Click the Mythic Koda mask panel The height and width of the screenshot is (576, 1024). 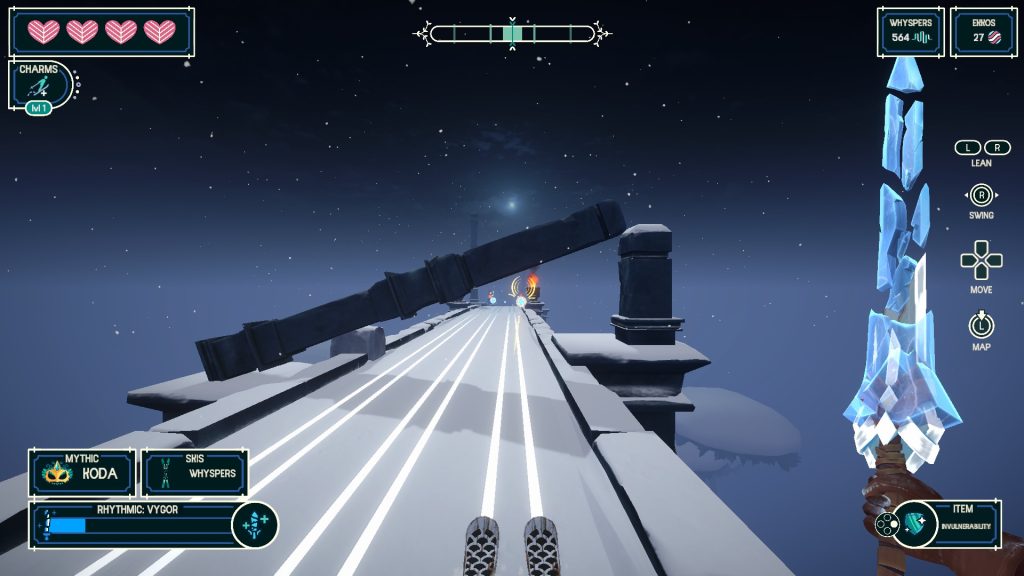pos(81,472)
